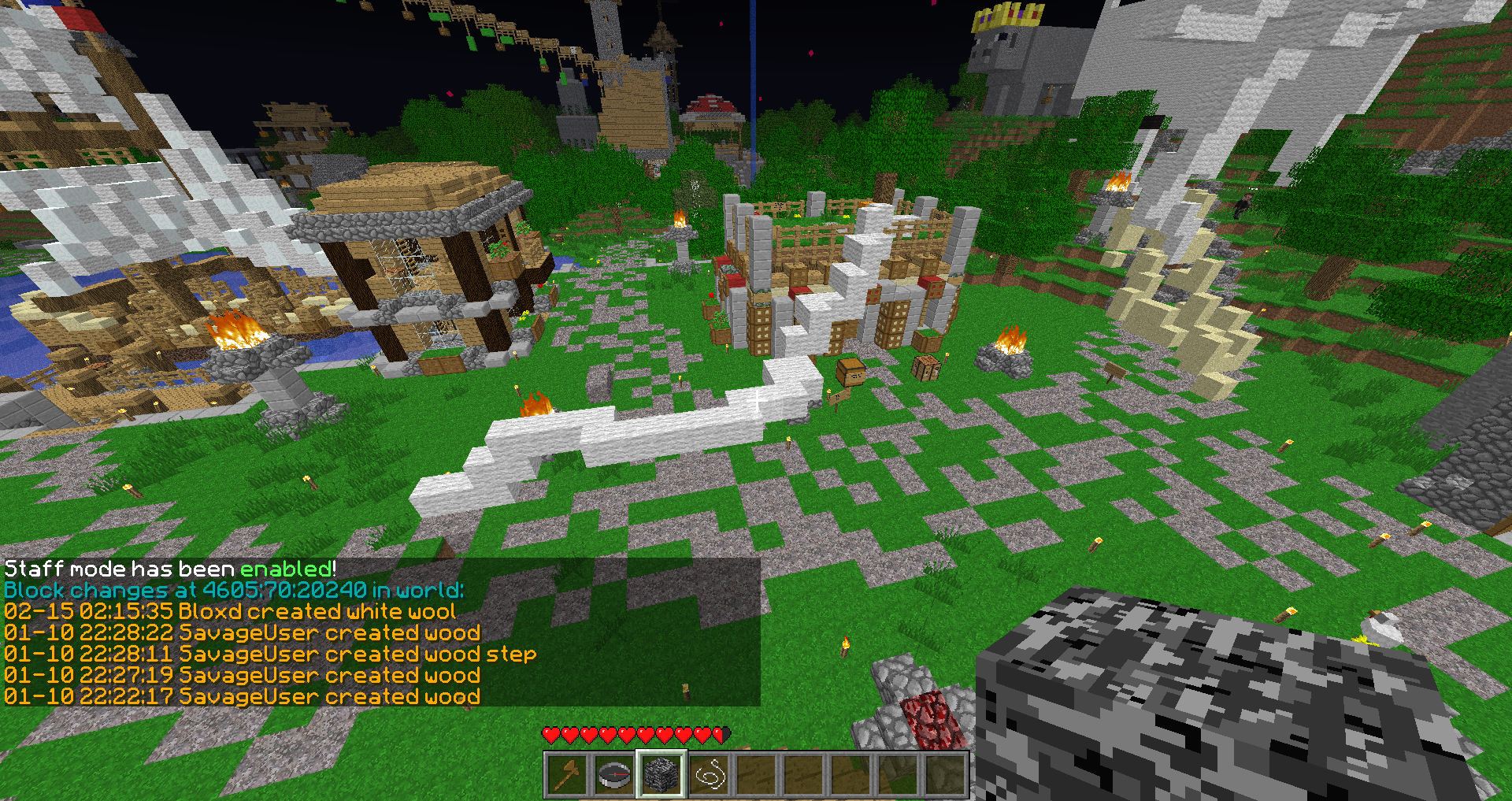Click the 'Bloxd created white wool' chat line
This screenshot has height=801, width=1512.
[x=230, y=612]
